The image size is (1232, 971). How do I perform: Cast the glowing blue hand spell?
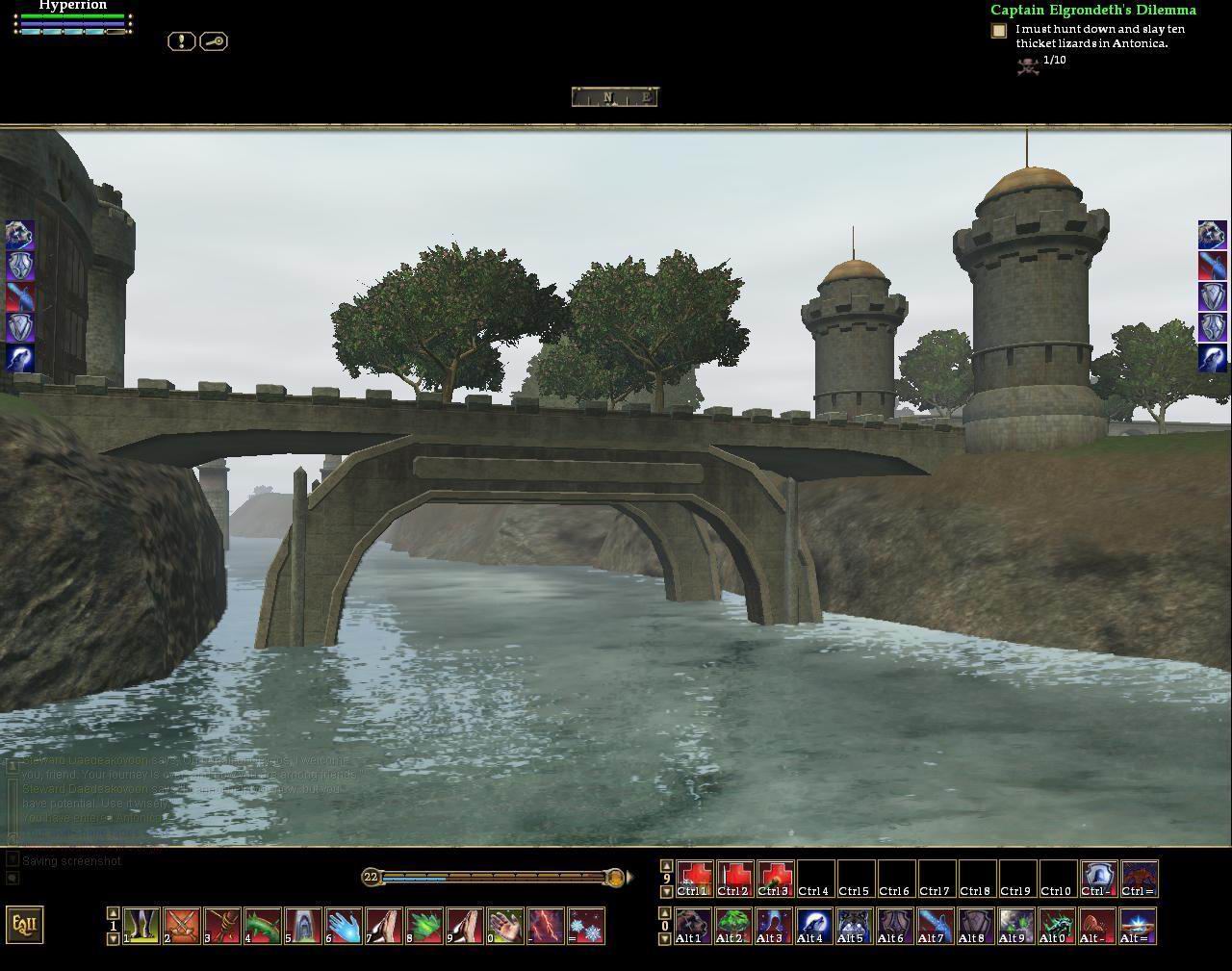[x=344, y=926]
